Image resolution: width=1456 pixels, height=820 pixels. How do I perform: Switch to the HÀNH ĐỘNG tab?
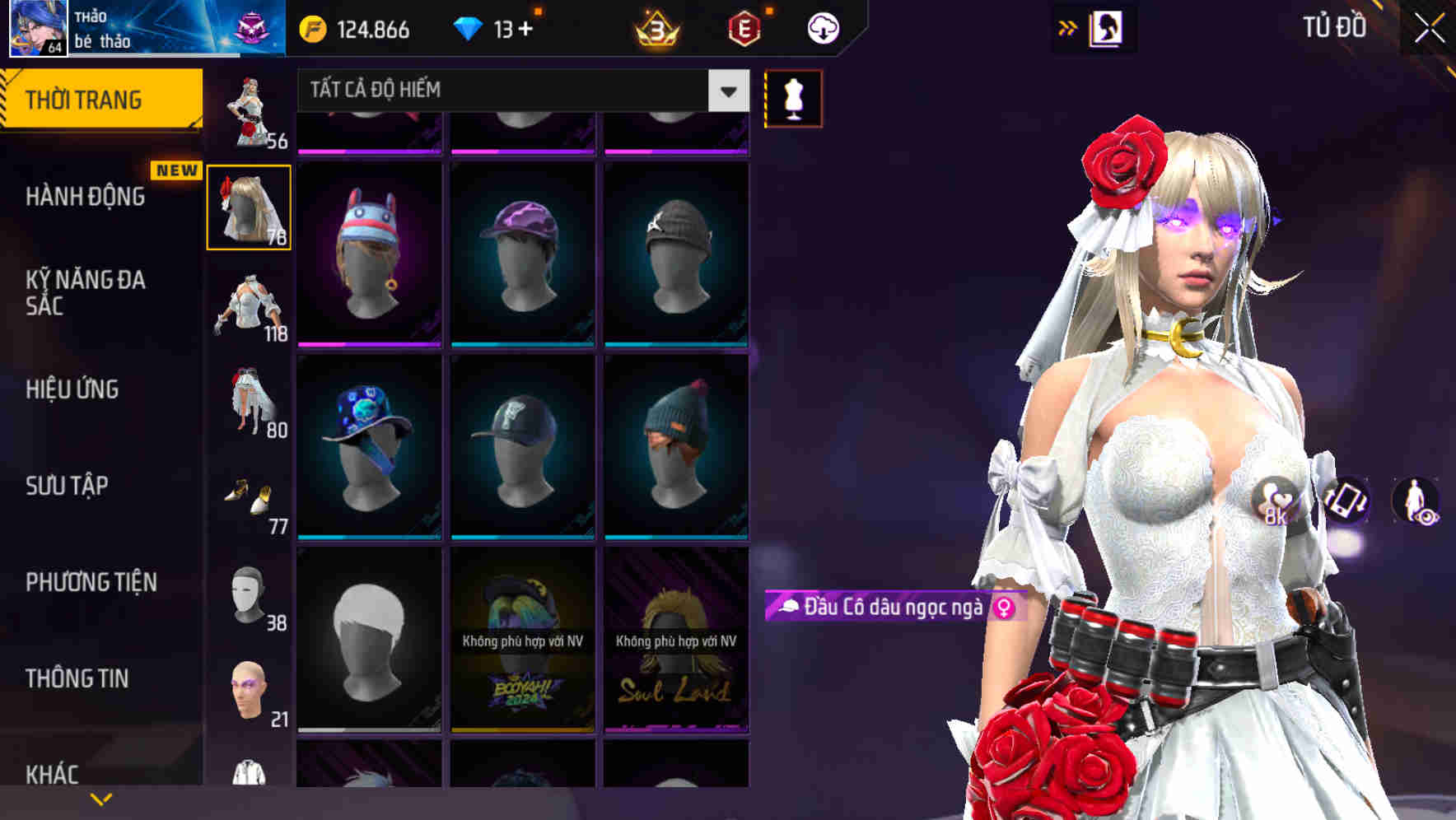(86, 197)
